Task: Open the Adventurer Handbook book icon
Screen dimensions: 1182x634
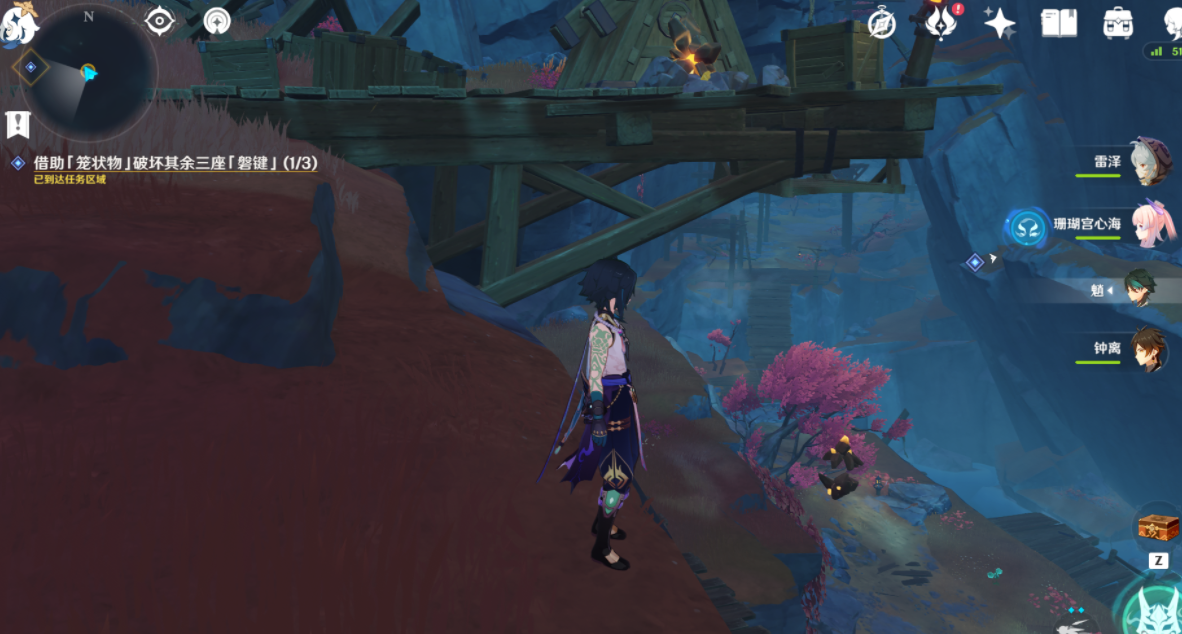Action: (1058, 23)
